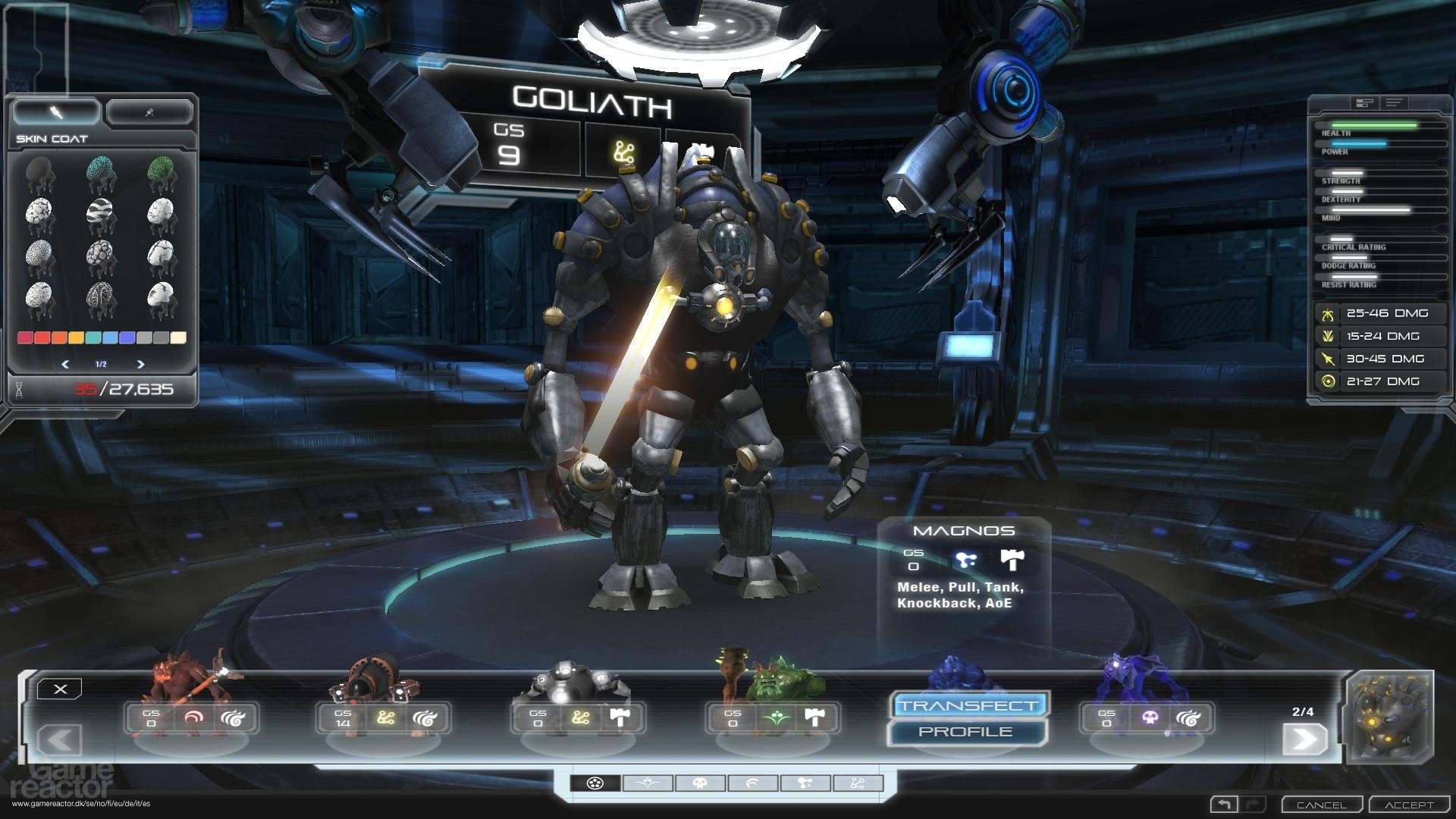Click previous skin page arrow
The width and height of the screenshot is (1456, 819).
tap(67, 362)
